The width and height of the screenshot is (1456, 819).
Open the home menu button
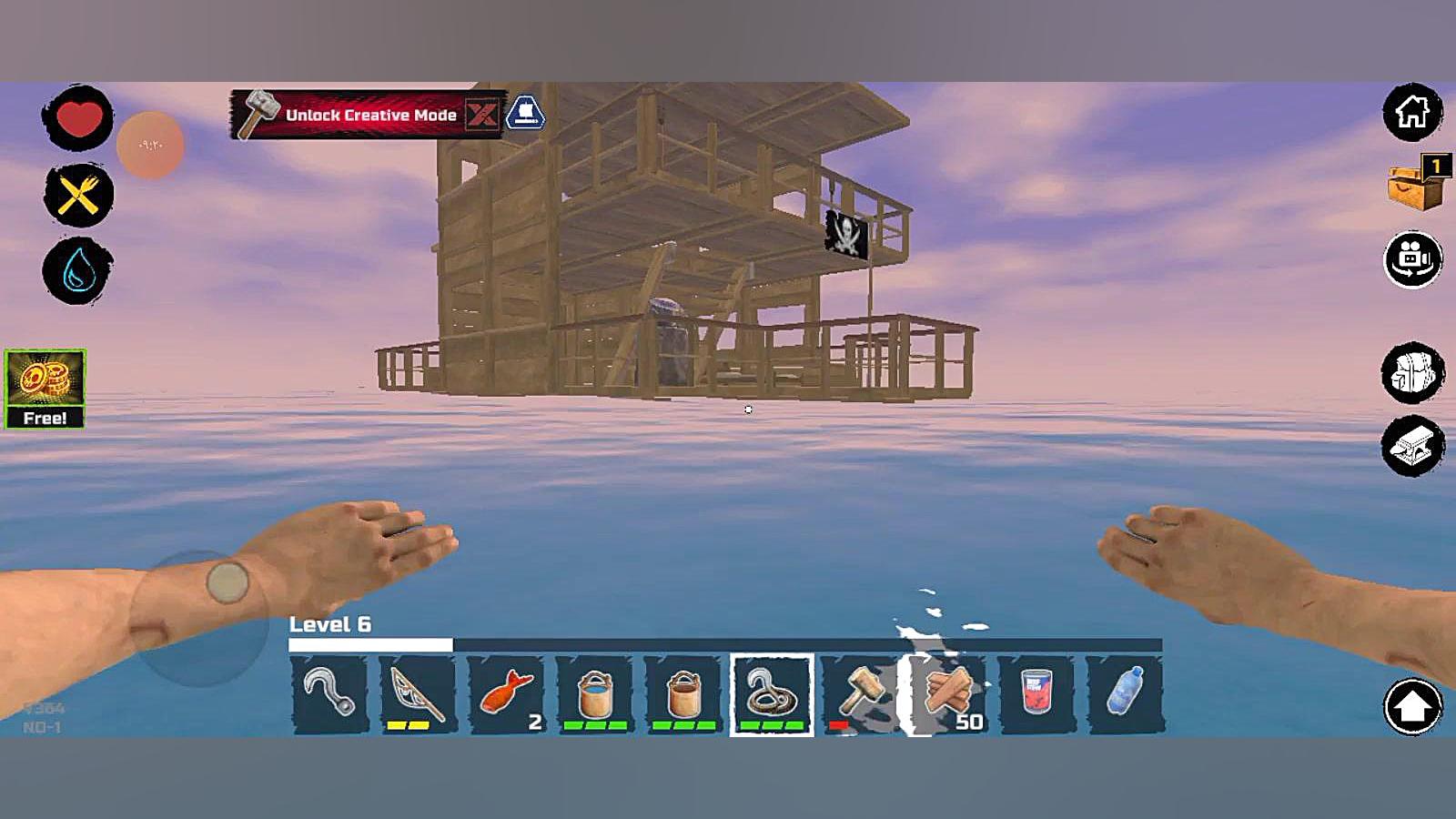[1412, 113]
